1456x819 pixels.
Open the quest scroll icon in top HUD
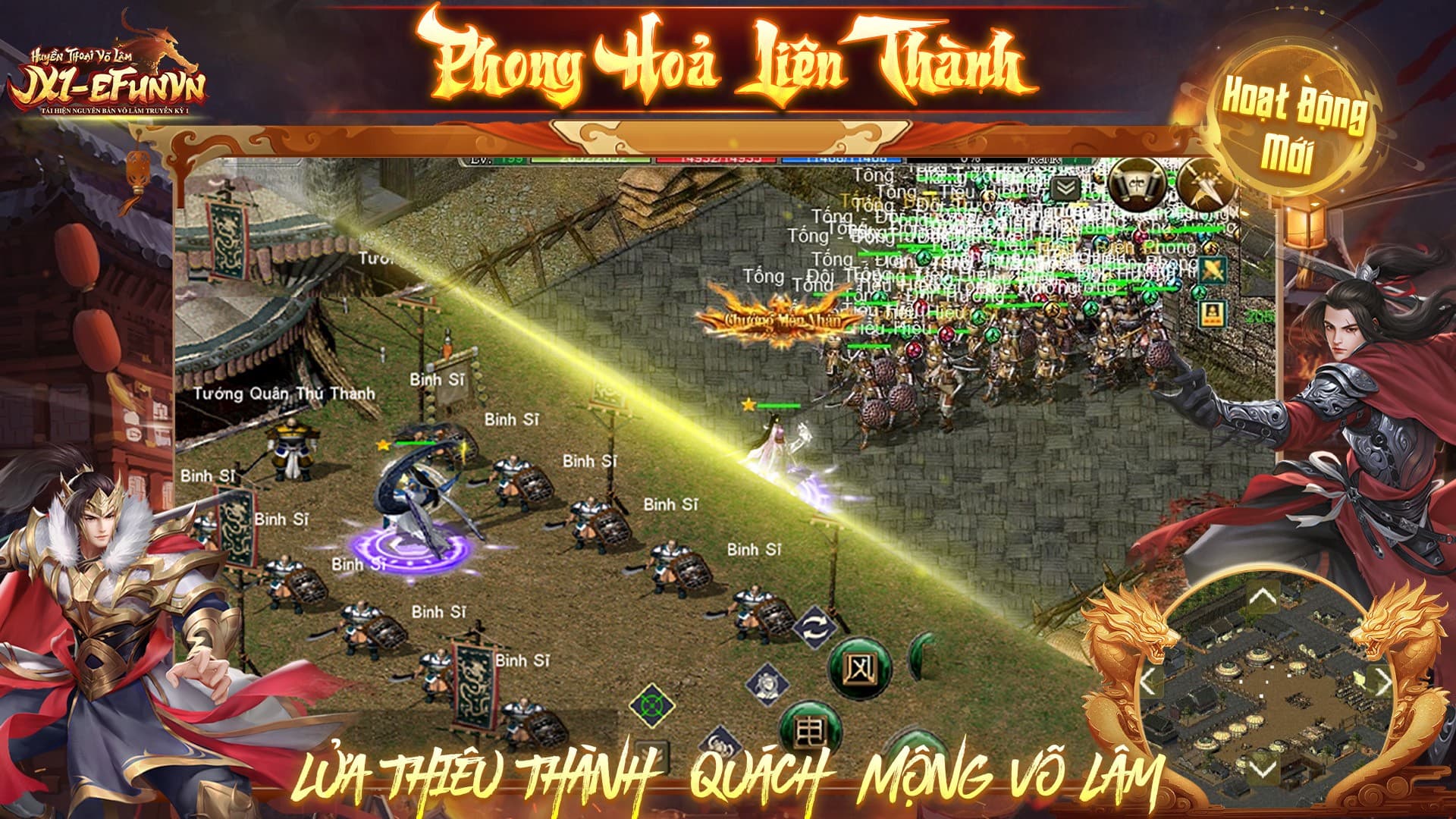[x=1136, y=185]
